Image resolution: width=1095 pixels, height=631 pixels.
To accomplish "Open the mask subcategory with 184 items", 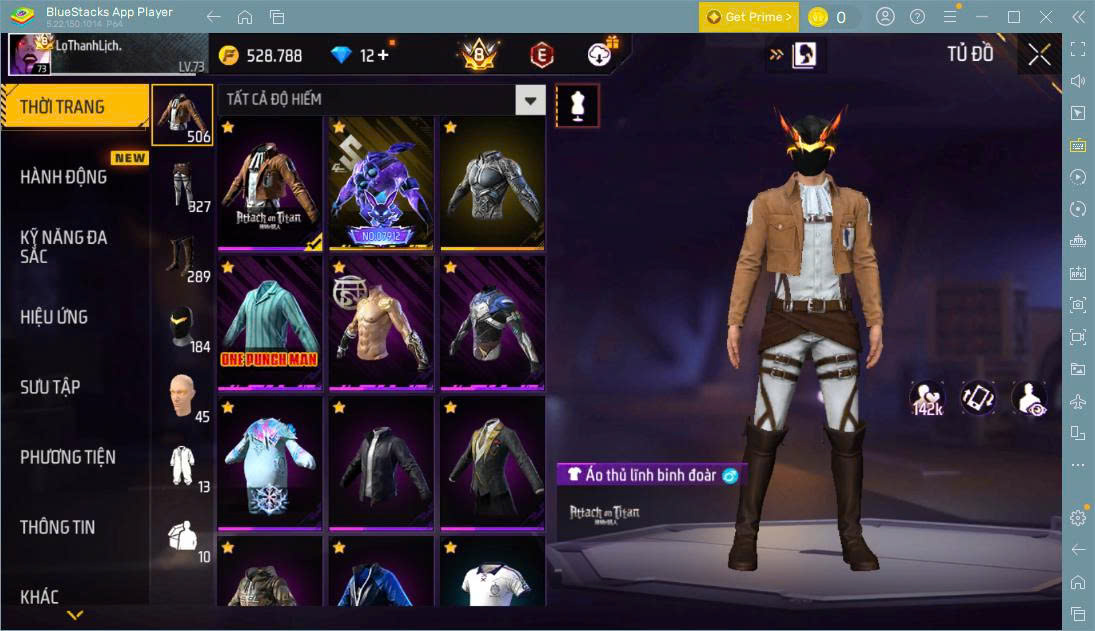I will [183, 327].
